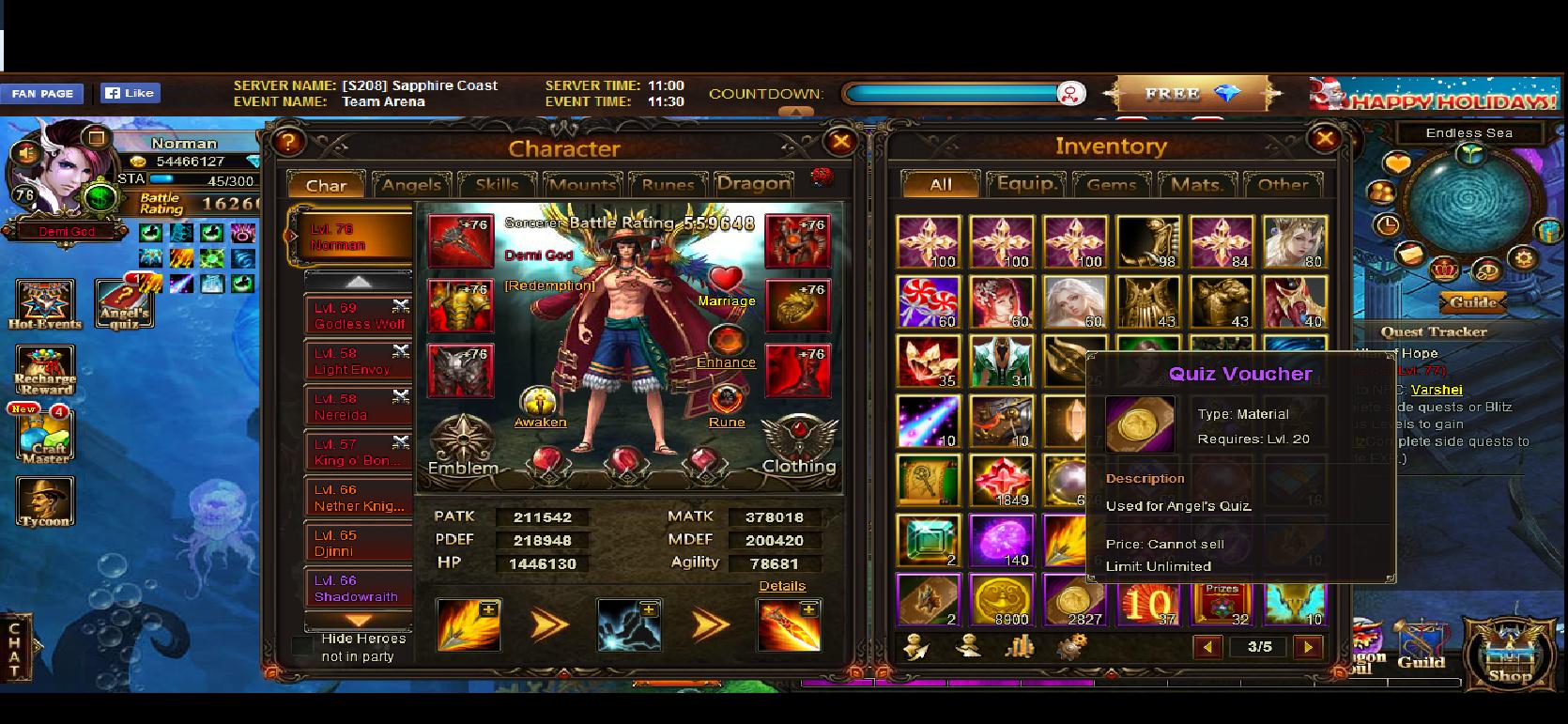Viewport: 1568px width, 724px height.
Task: Click the Facebook Like button
Action: pyautogui.click(x=130, y=93)
